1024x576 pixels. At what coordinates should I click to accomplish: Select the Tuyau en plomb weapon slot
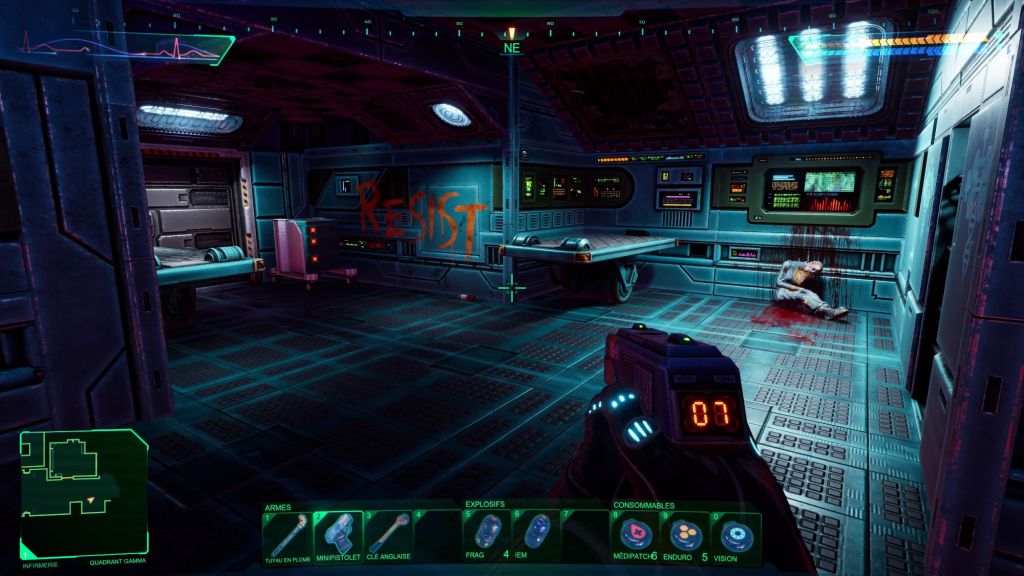[287, 537]
